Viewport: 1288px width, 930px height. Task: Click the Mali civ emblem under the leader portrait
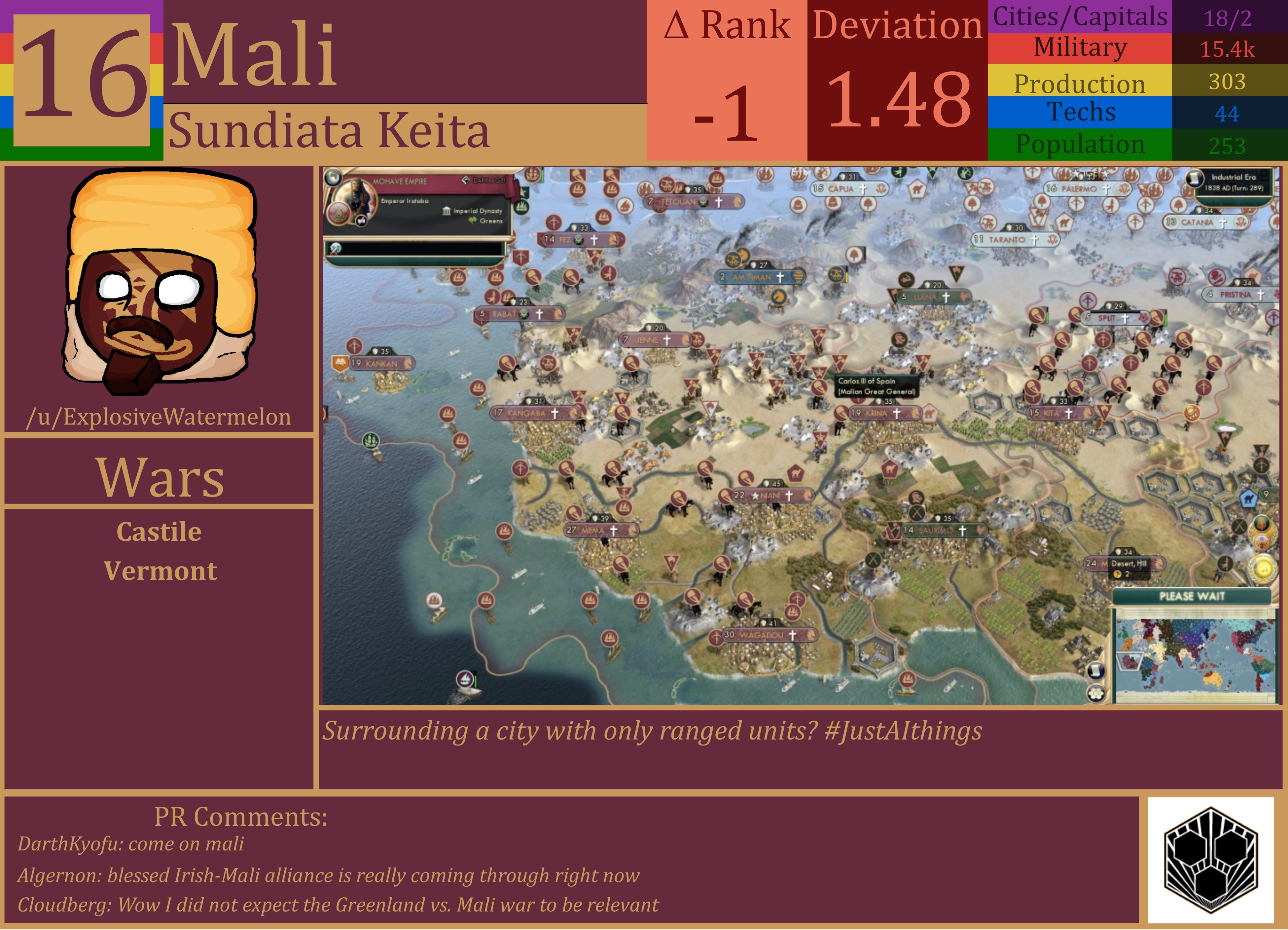click(x=338, y=214)
